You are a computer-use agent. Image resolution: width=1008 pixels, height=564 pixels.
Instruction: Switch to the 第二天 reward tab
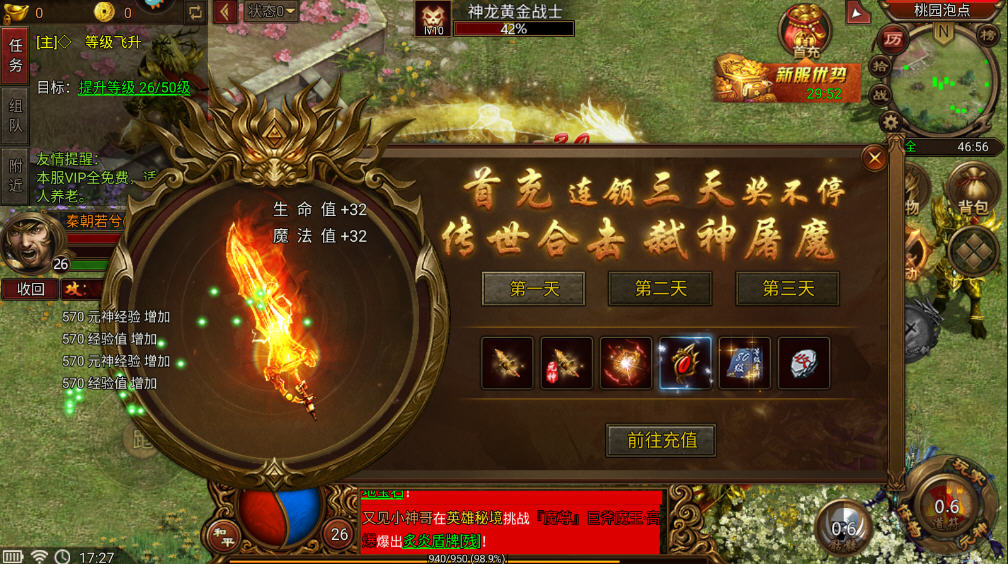coord(660,289)
